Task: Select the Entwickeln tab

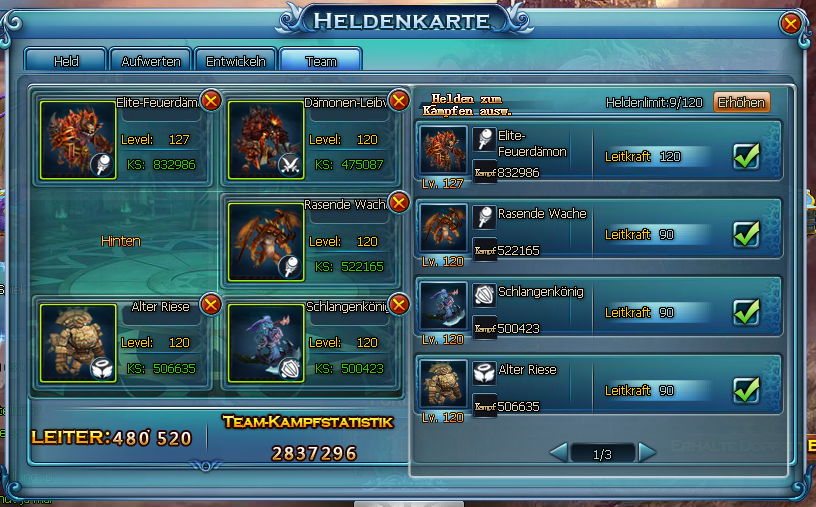Action: tap(236, 61)
